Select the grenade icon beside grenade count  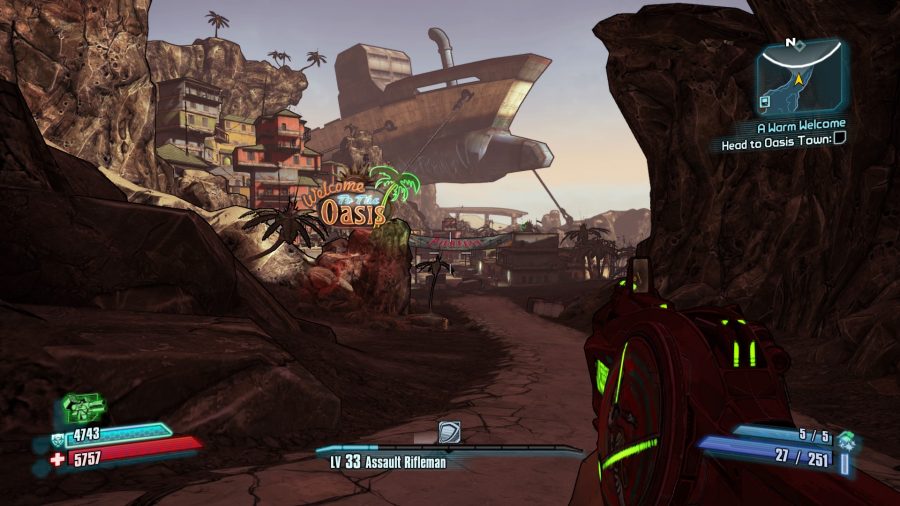click(x=847, y=437)
